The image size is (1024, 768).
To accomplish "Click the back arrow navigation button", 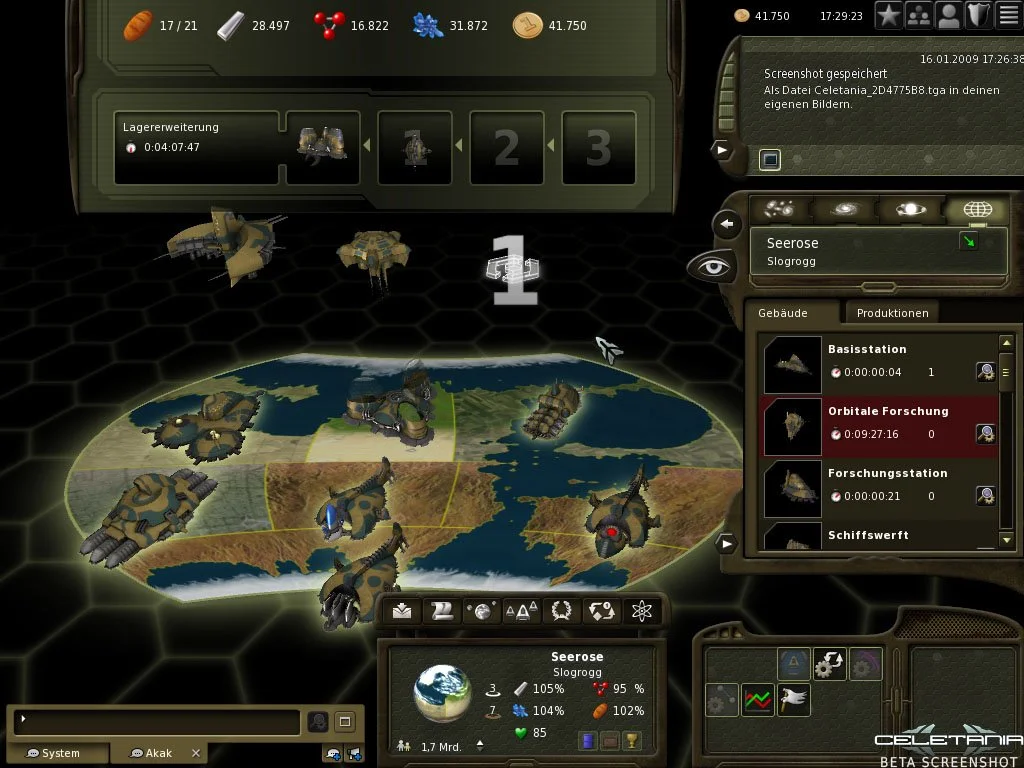I will click(729, 224).
